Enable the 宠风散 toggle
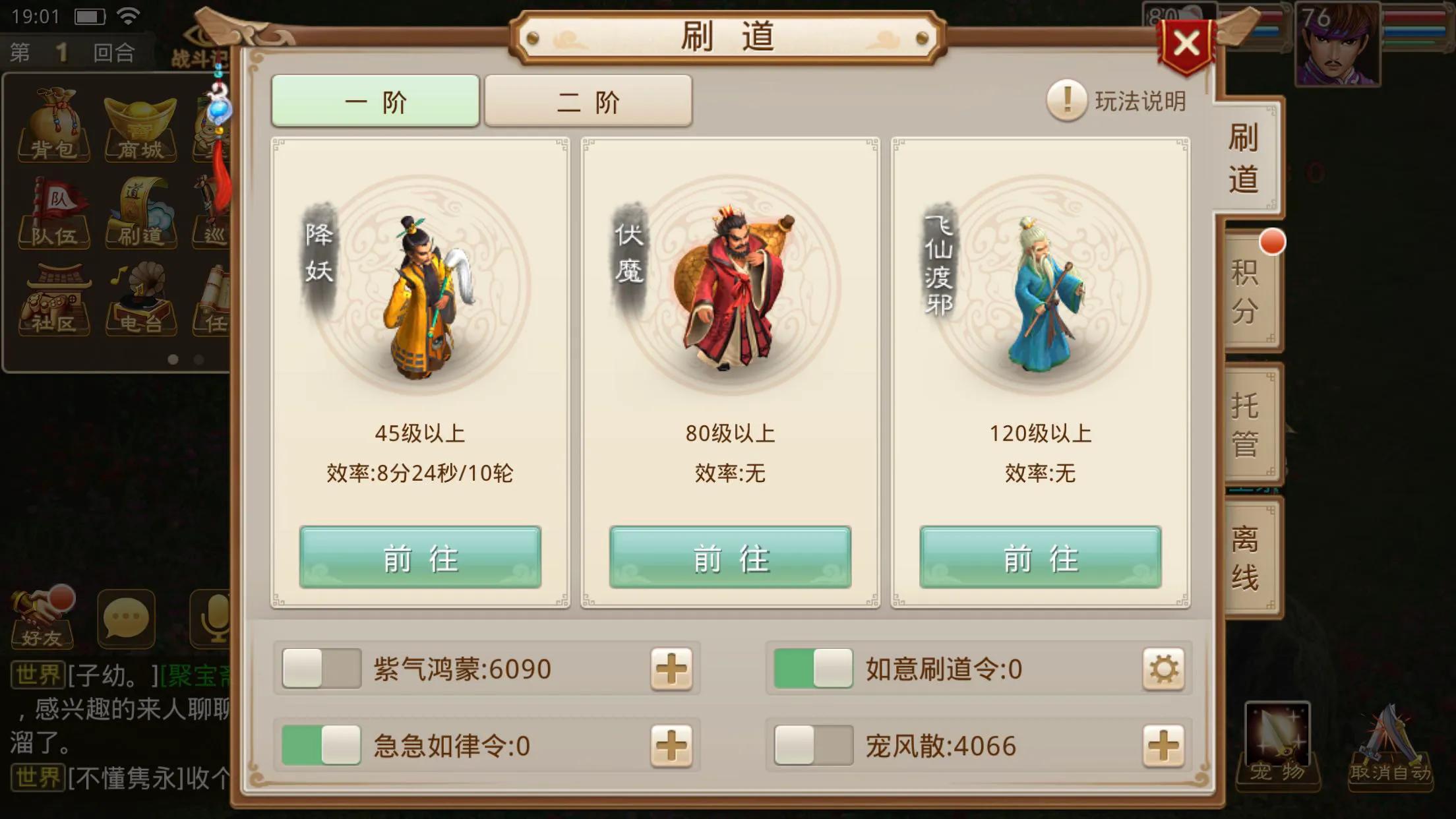Image resolution: width=1456 pixels, height=819 pixels. [814, 746]
